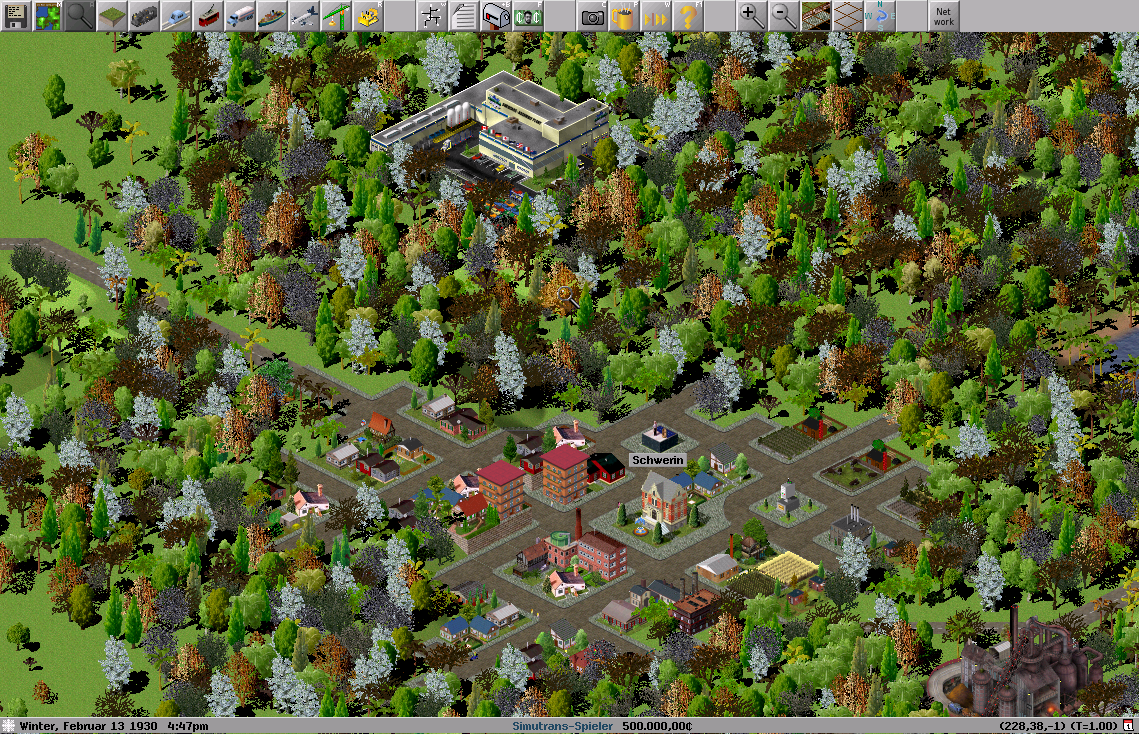Open the save game floppy disk menu
Screen dimensions: 1139x734
(16, 16)
